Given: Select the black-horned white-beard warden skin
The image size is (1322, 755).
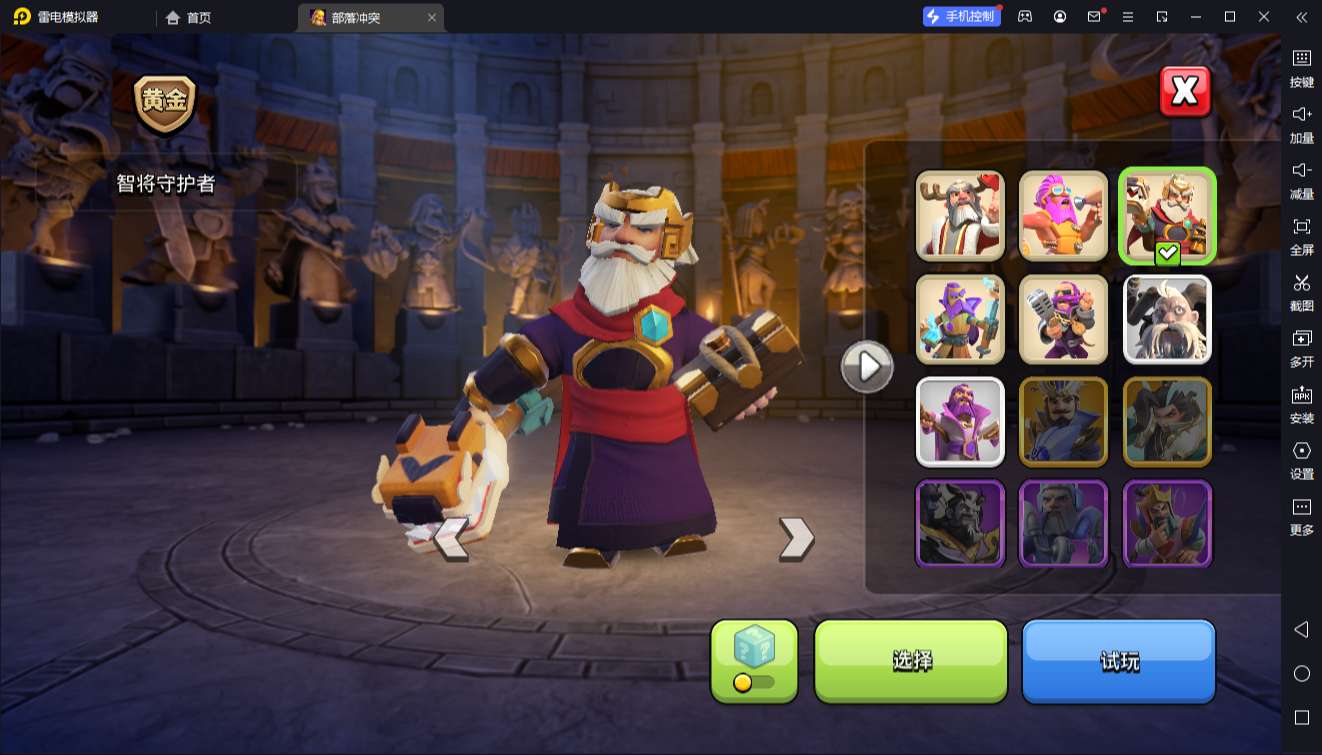Looking at the screenshot, I should click(x=1167, y=319).
